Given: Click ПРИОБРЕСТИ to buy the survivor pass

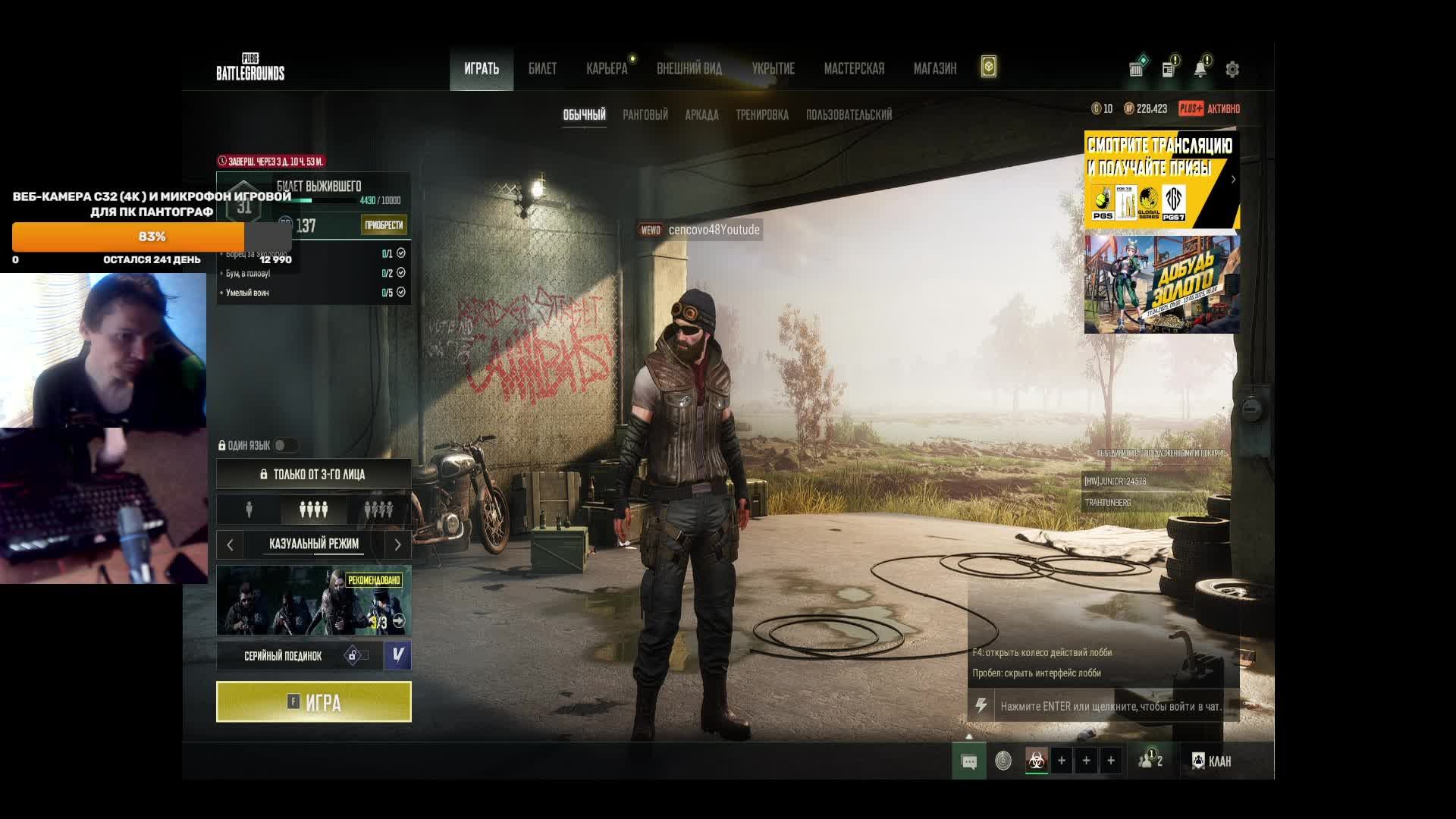Looking at the screenshot, I should [384, 225].
